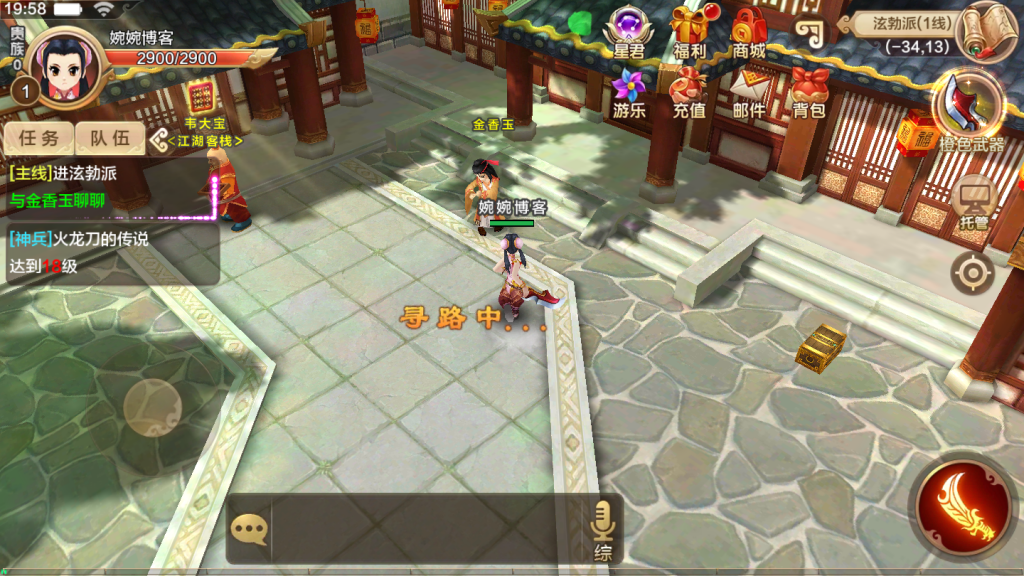This screenshot has width=1024, height=576.
Task: Open the map scroll icon
Action: click(988, 31)
